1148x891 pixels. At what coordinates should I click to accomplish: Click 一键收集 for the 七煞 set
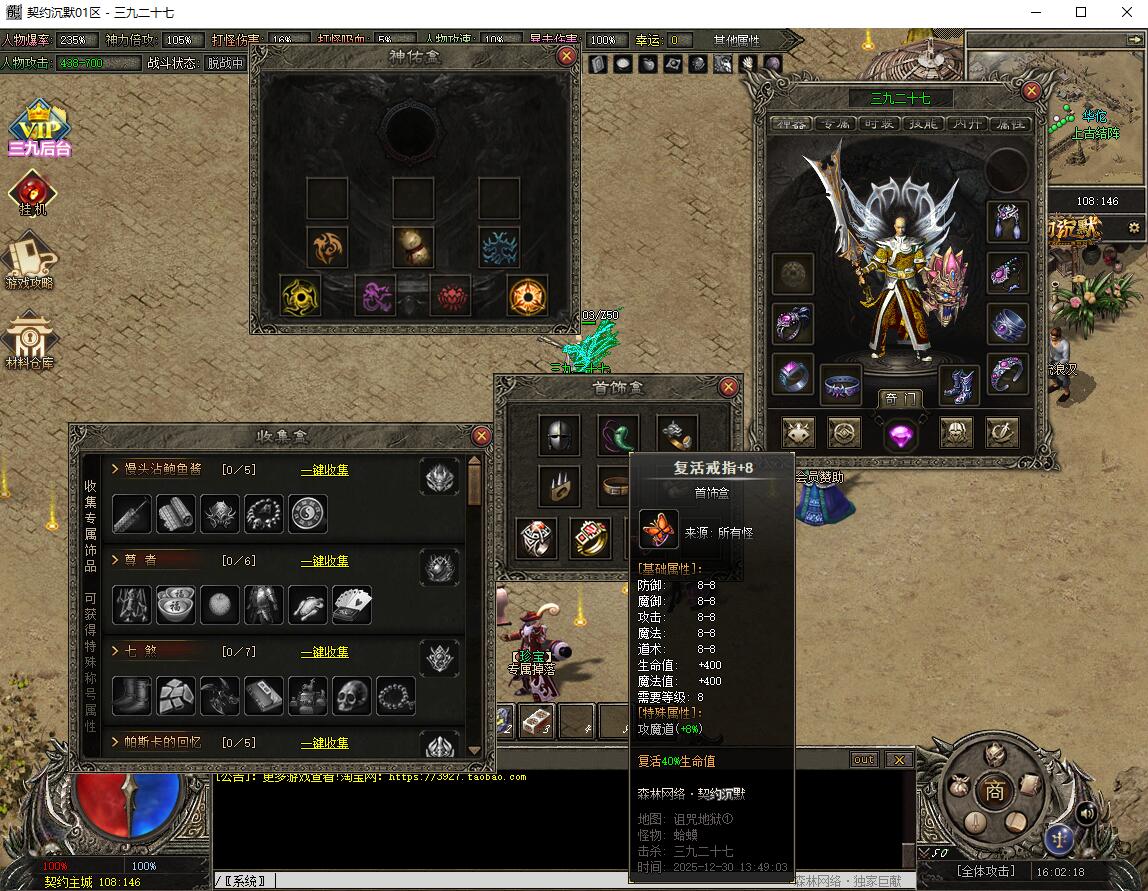(325, 652)
